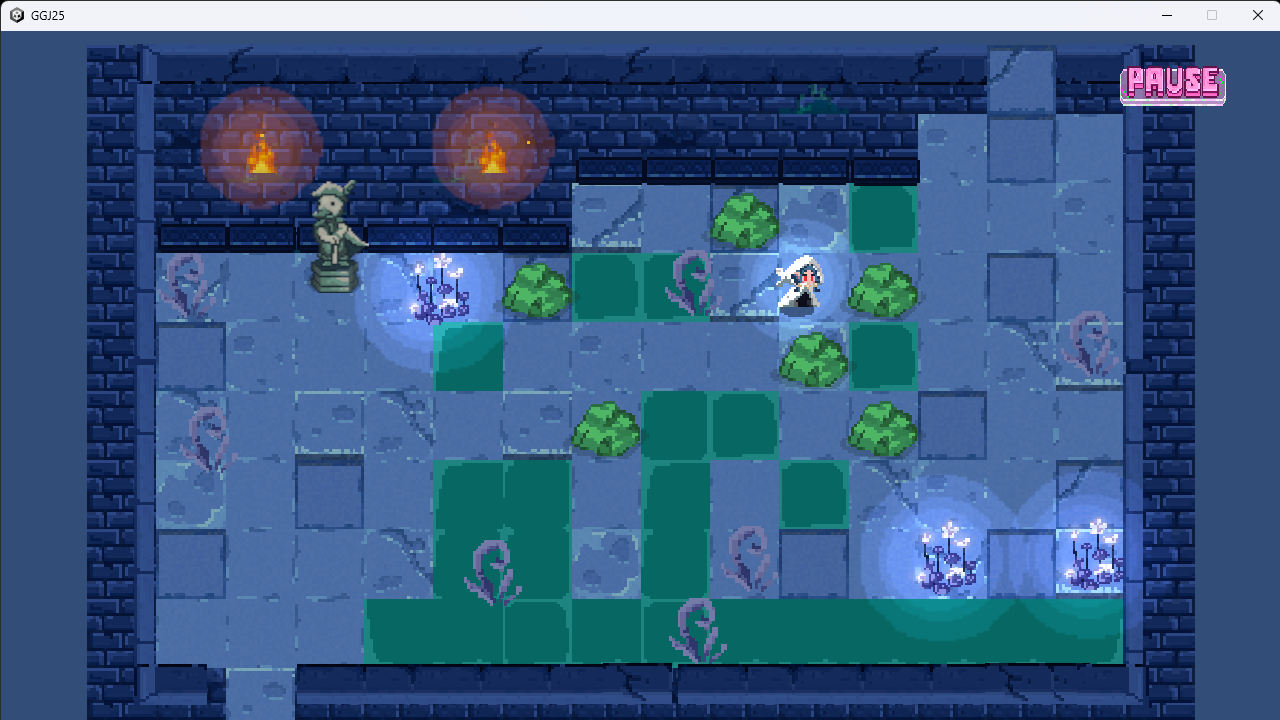Click the glowing flower patch by the right wall
Image resolution: width=1280 pixels, height=720 pixels.
click(x=945, y=555)
